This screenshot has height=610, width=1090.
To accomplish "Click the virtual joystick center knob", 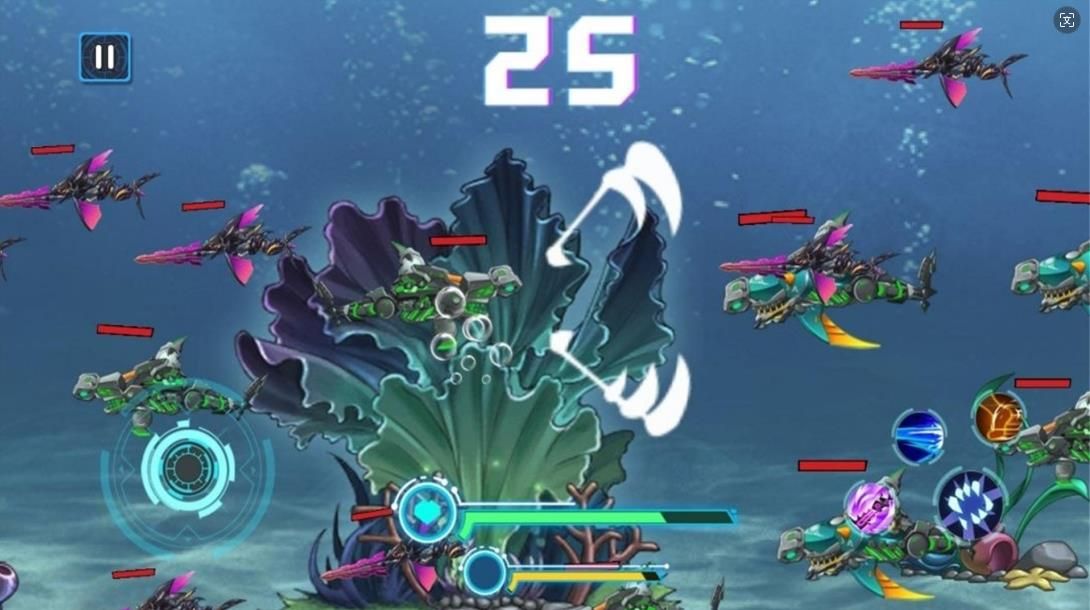I will [186, 467].
